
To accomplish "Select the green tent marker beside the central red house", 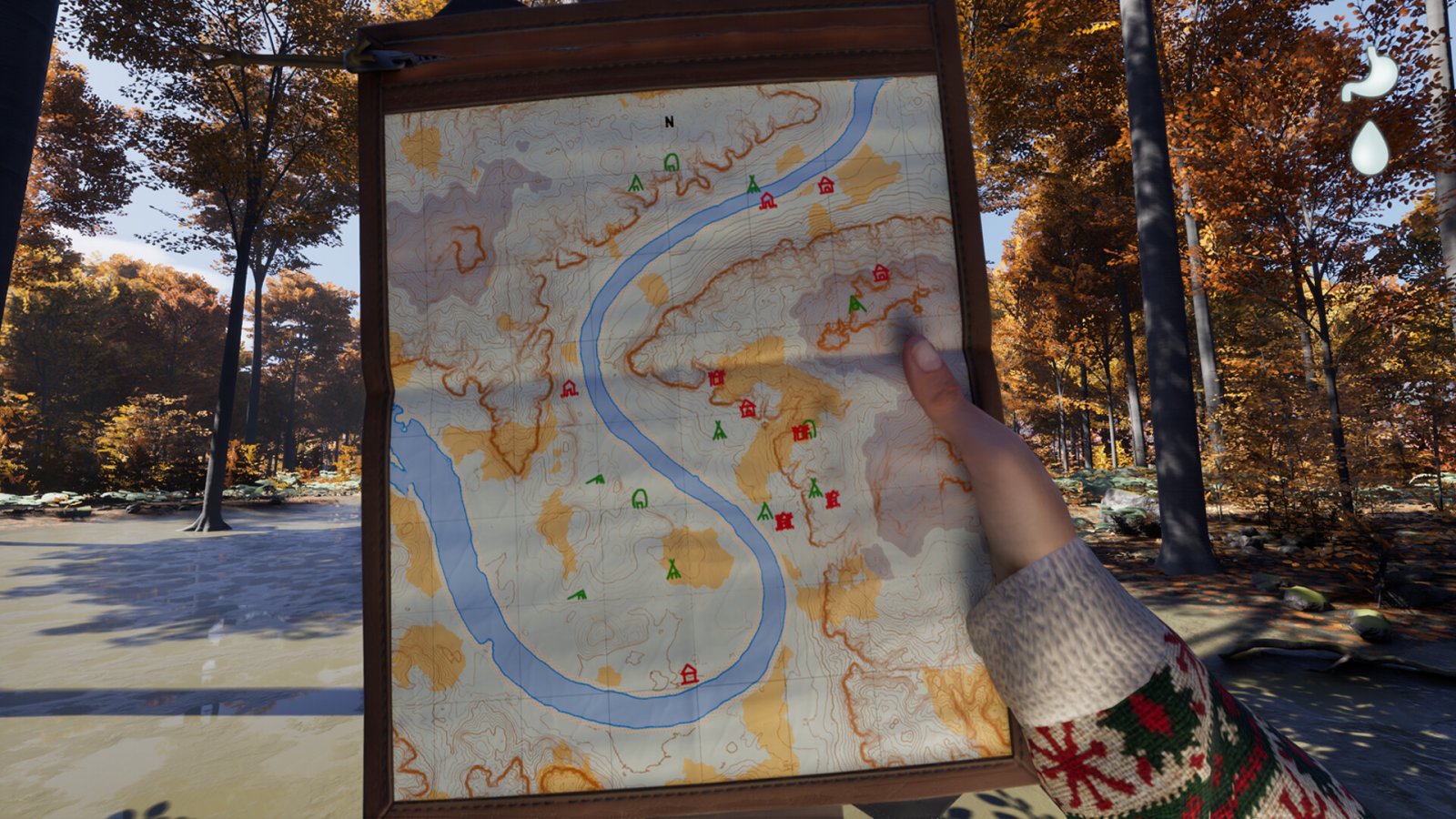I will pyautogui.click(x=719, y=430).
